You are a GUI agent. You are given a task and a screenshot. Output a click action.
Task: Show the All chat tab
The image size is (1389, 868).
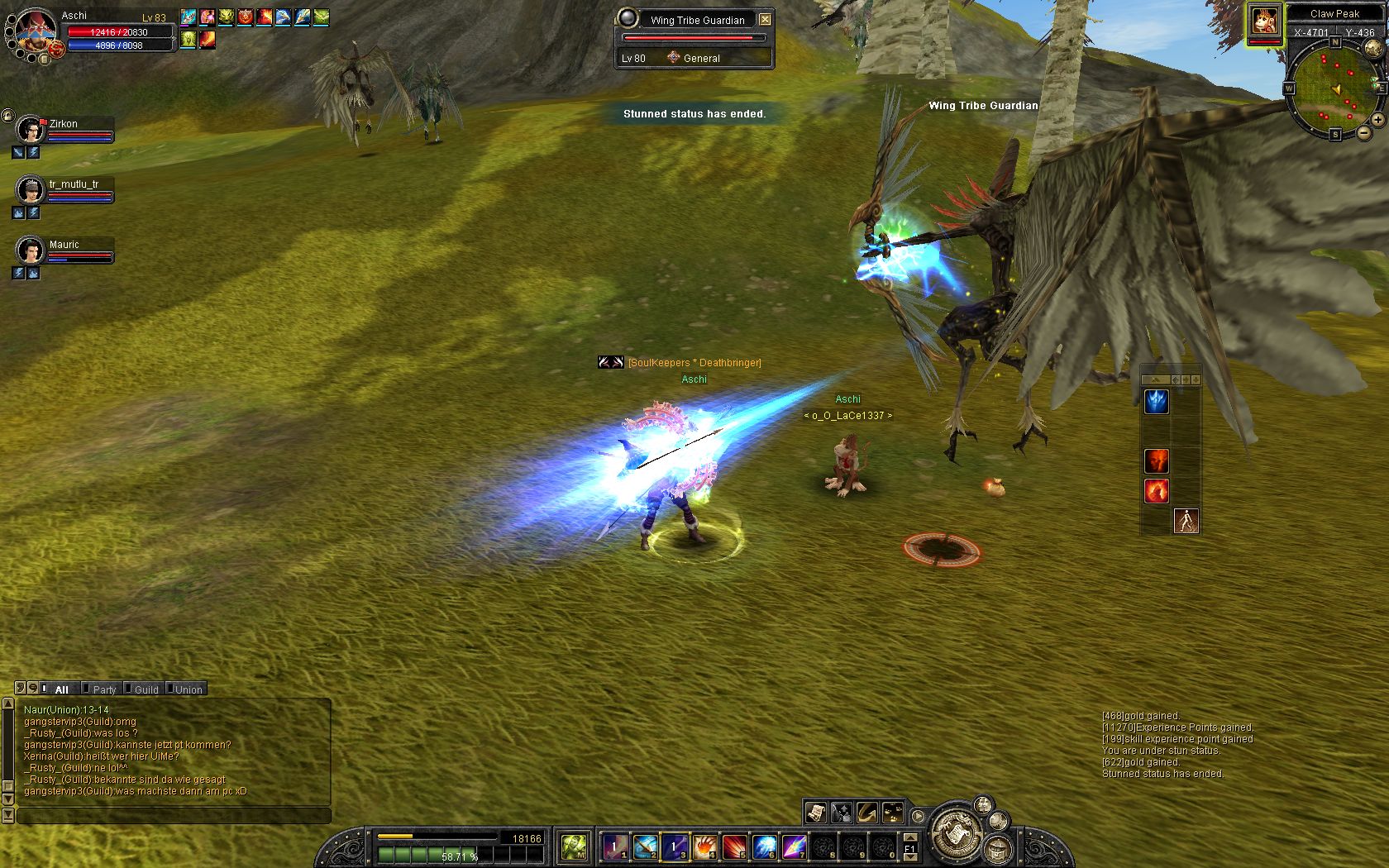[x=61, y=689]
